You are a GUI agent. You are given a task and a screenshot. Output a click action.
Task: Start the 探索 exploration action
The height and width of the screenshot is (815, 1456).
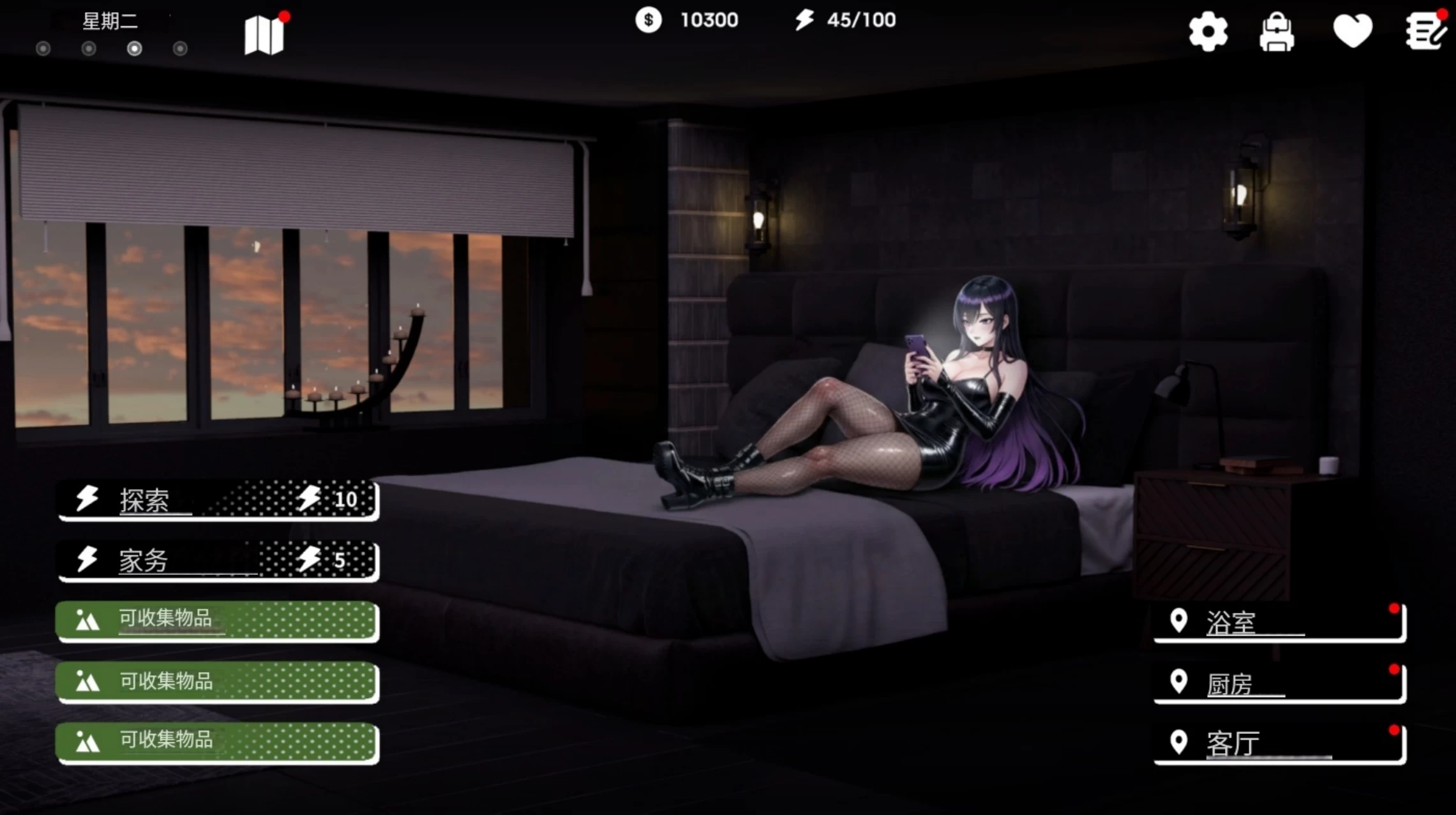tap(217, 500)
